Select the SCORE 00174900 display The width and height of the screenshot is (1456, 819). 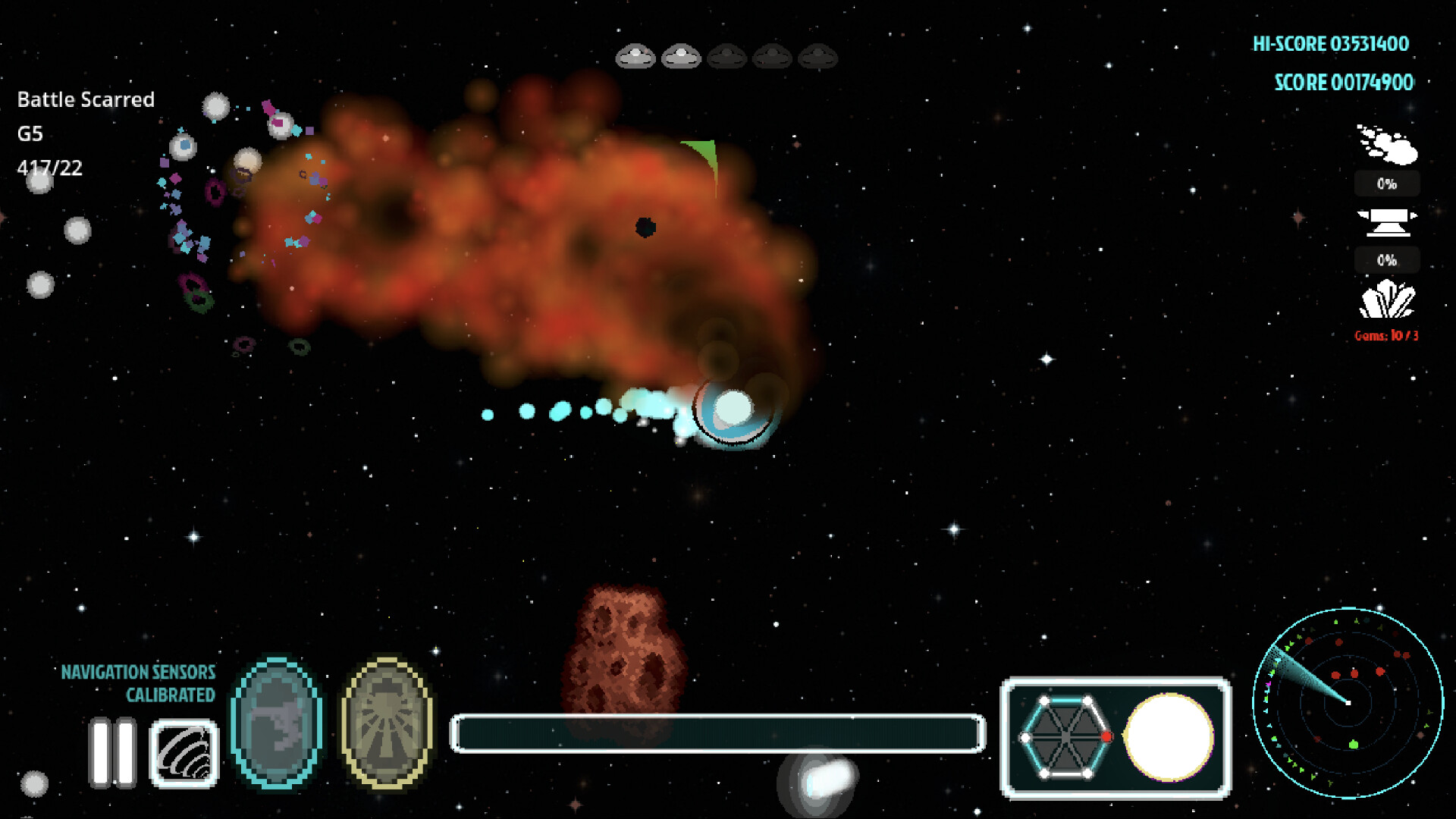(x=1344, y=82)
